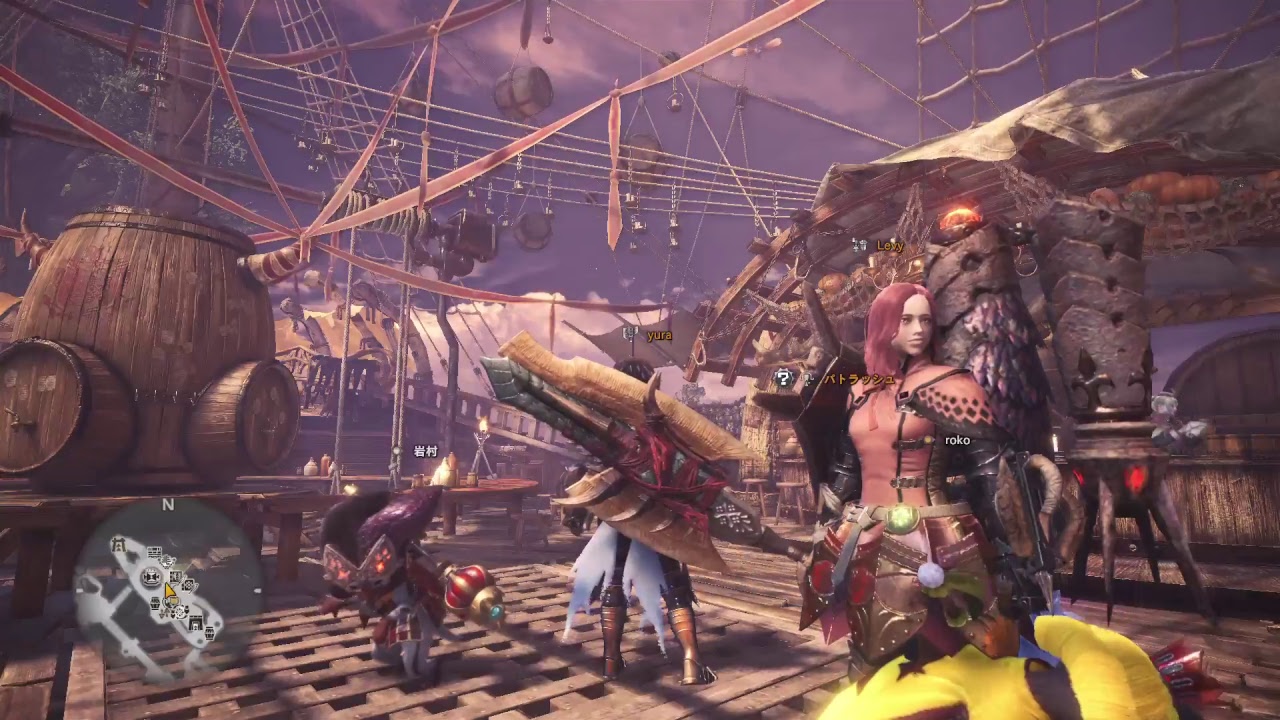
Task: Select the バトラッシュ name tag
Action: (x=859, y=380)
